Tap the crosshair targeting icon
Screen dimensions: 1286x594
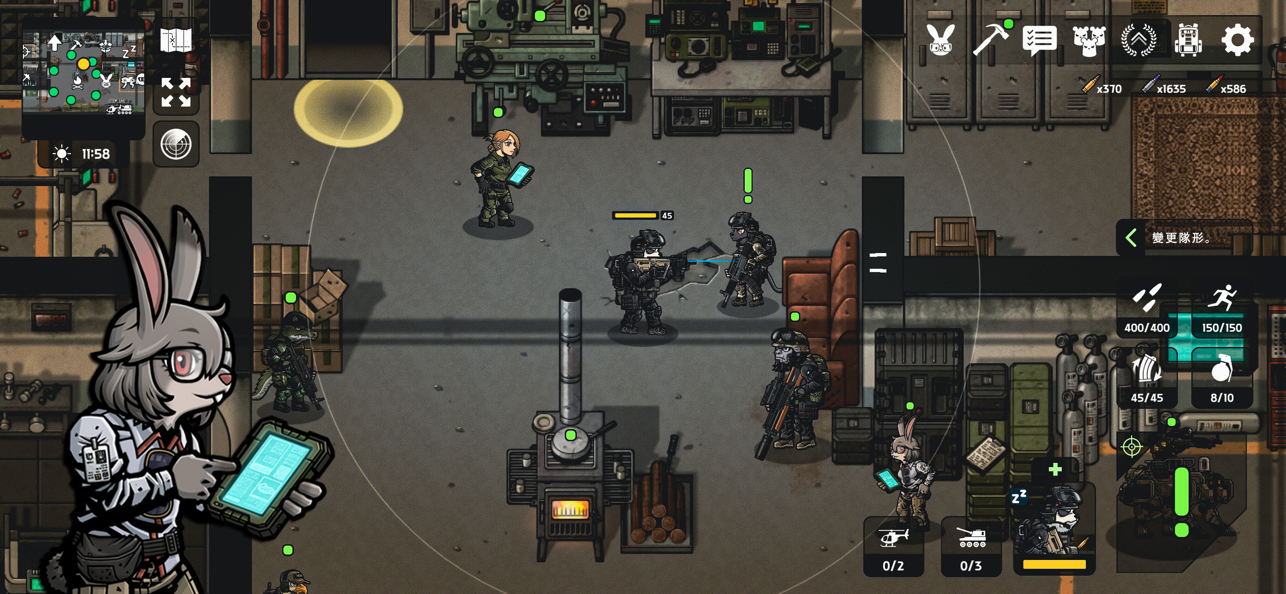tap(1132, 447)
